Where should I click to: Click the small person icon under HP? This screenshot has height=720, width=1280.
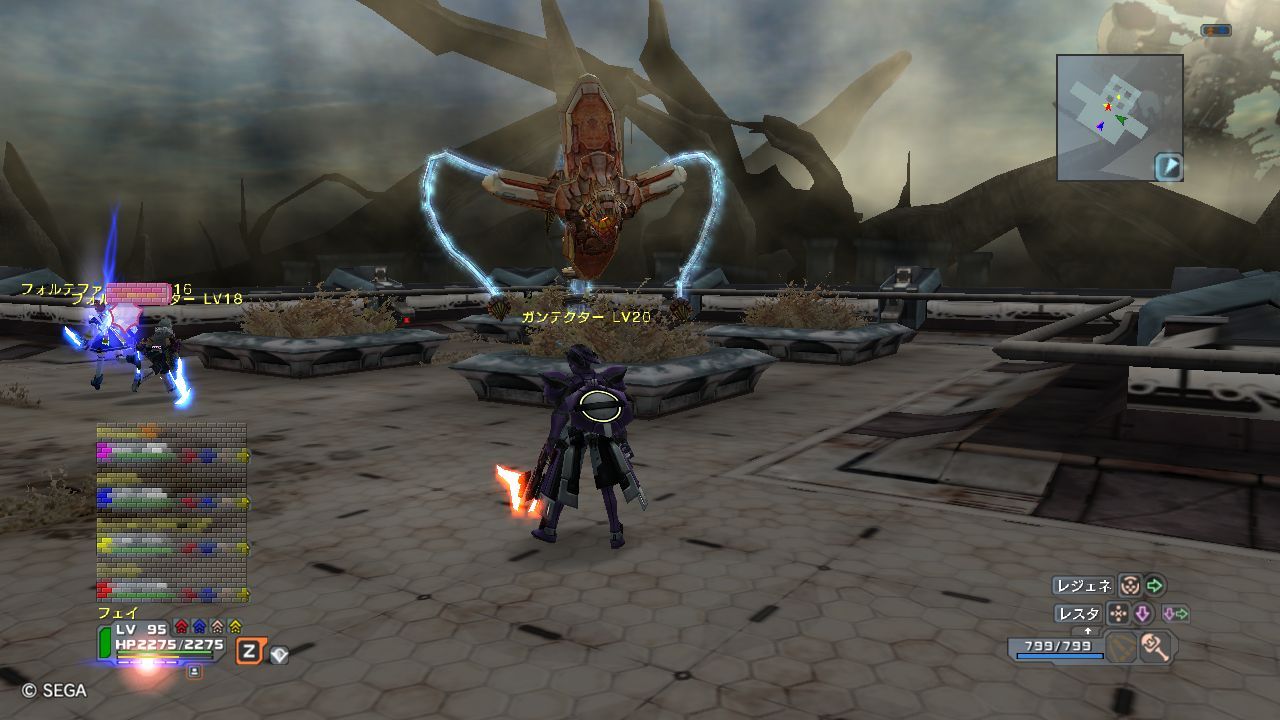194,672
